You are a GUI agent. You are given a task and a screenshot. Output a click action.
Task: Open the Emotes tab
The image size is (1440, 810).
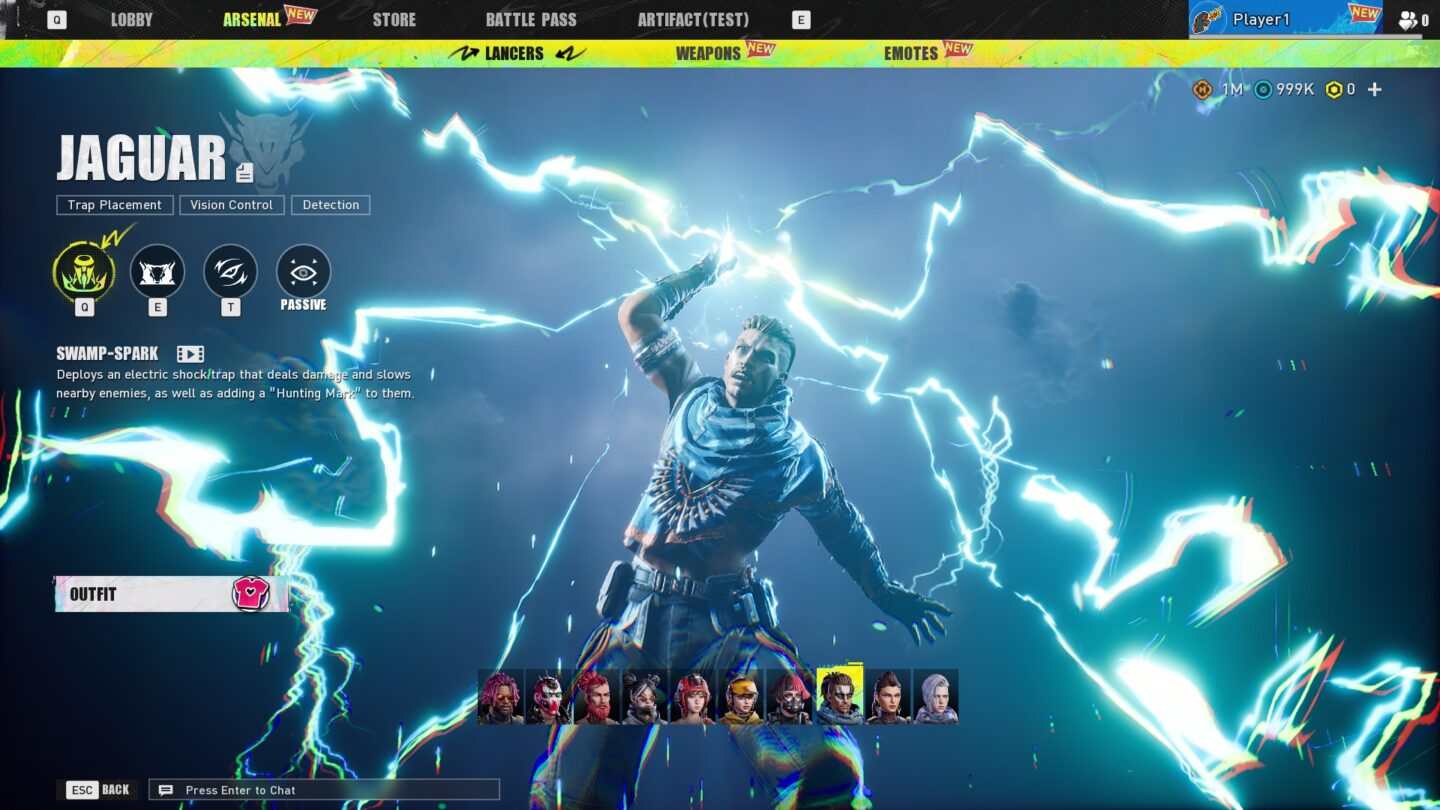pos(911,53)
